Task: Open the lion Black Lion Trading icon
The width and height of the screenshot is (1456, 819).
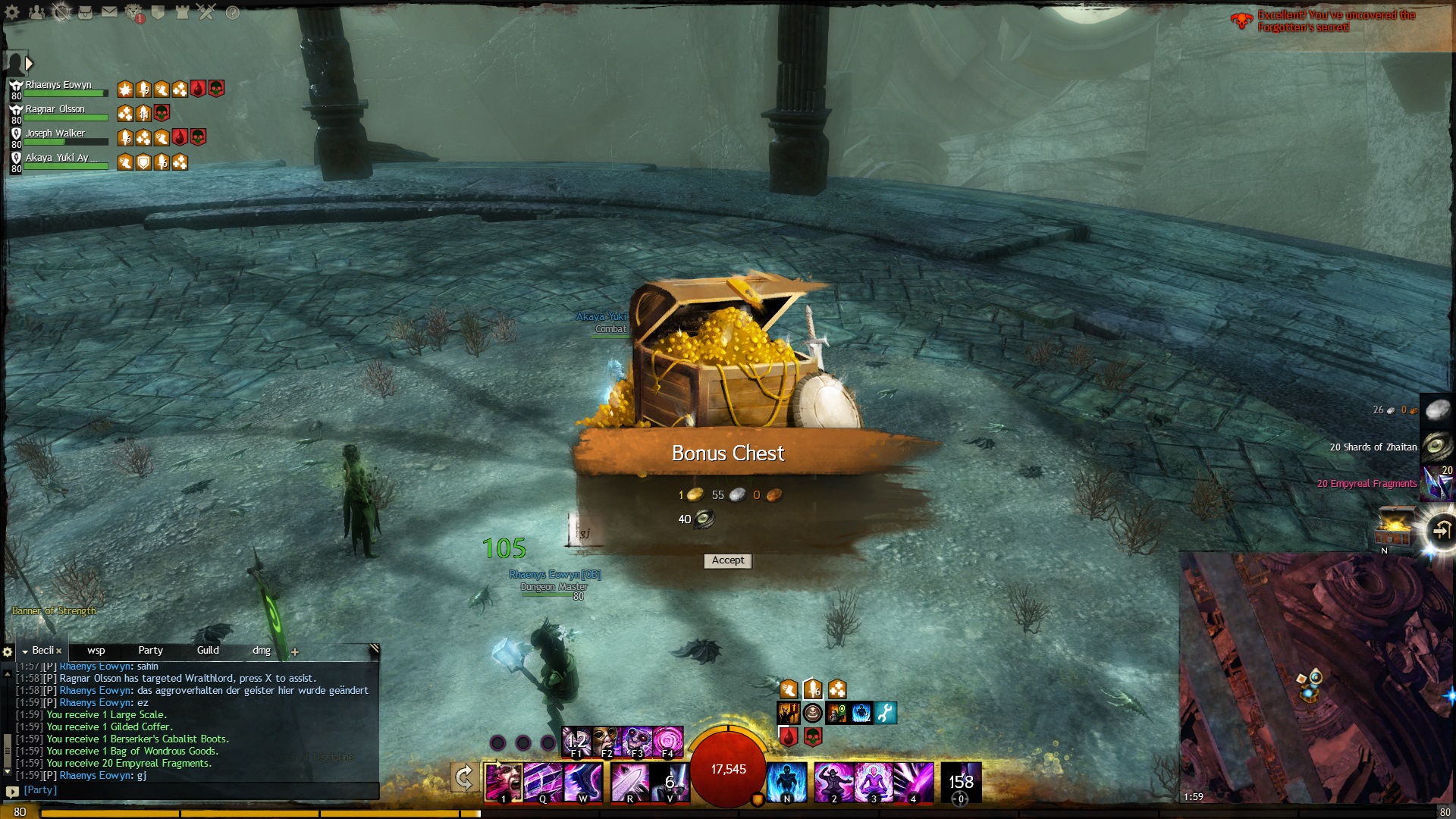Action: click(134, 12)
